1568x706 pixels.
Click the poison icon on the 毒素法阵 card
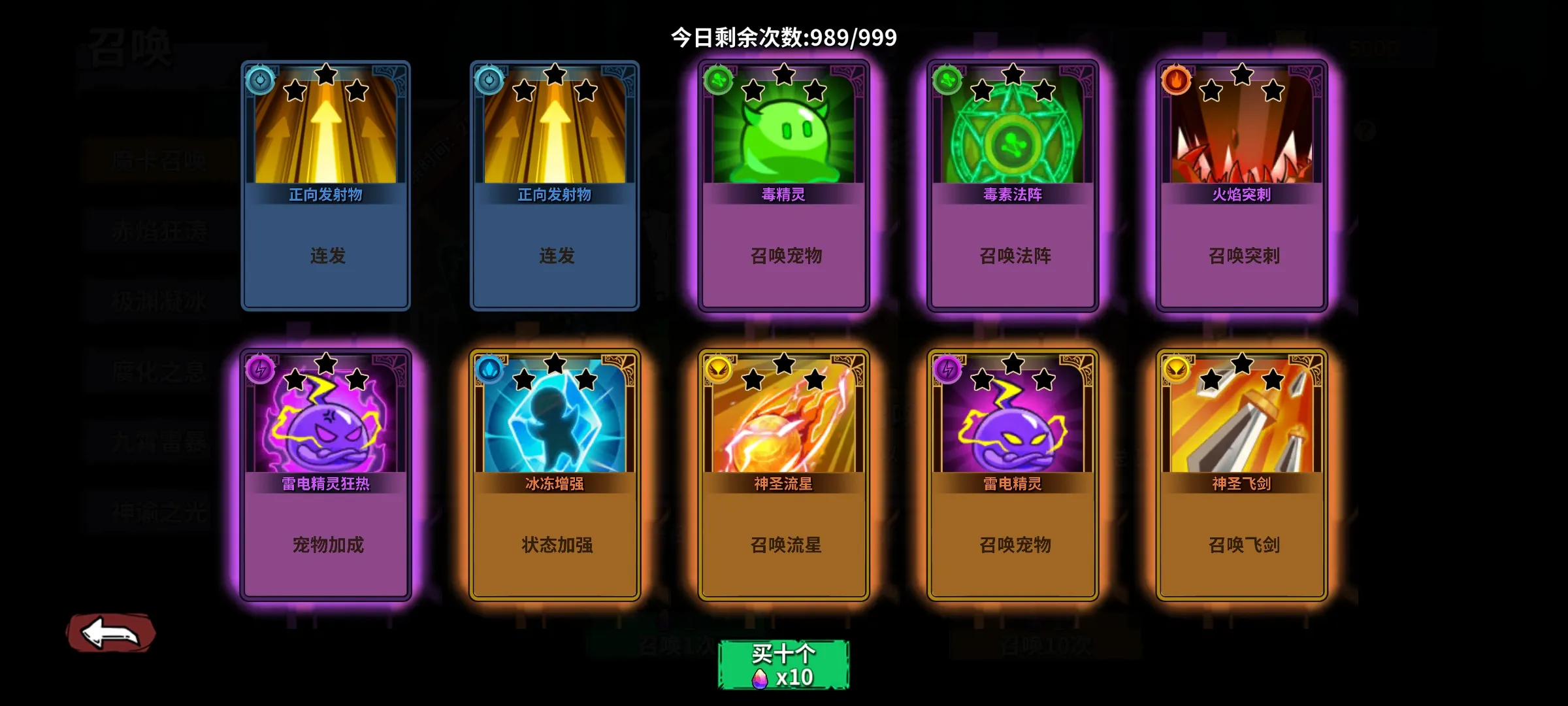pos(946,80)
